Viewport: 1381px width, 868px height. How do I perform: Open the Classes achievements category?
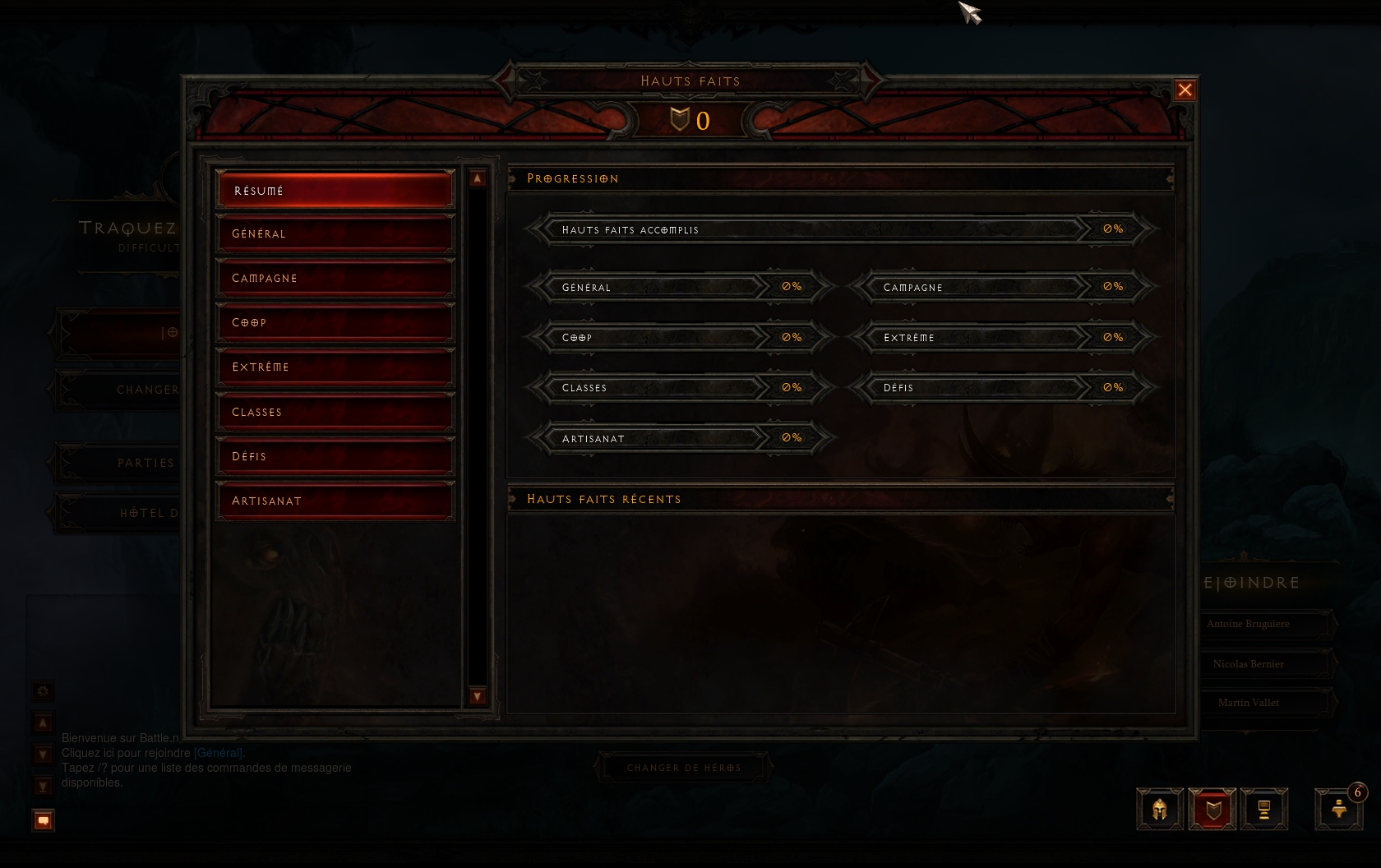click(335, 412)
